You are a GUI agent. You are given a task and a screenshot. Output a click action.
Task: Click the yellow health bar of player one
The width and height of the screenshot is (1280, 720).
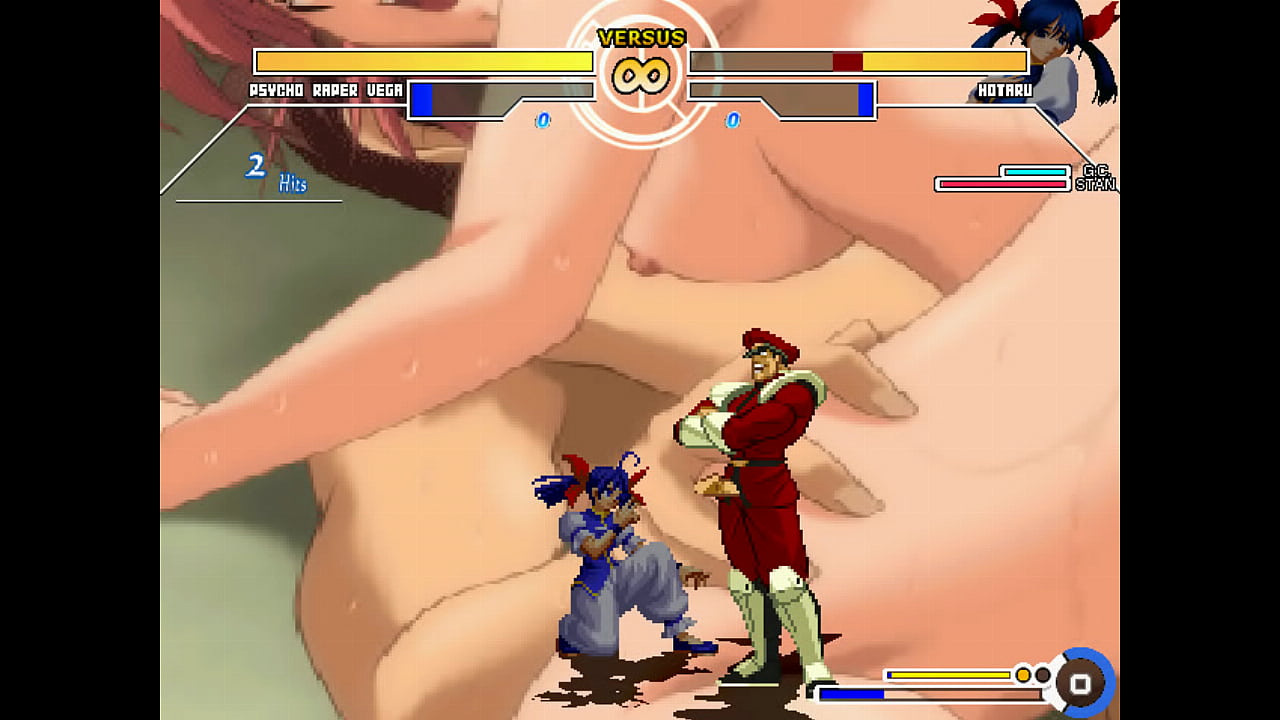point(420,61)
